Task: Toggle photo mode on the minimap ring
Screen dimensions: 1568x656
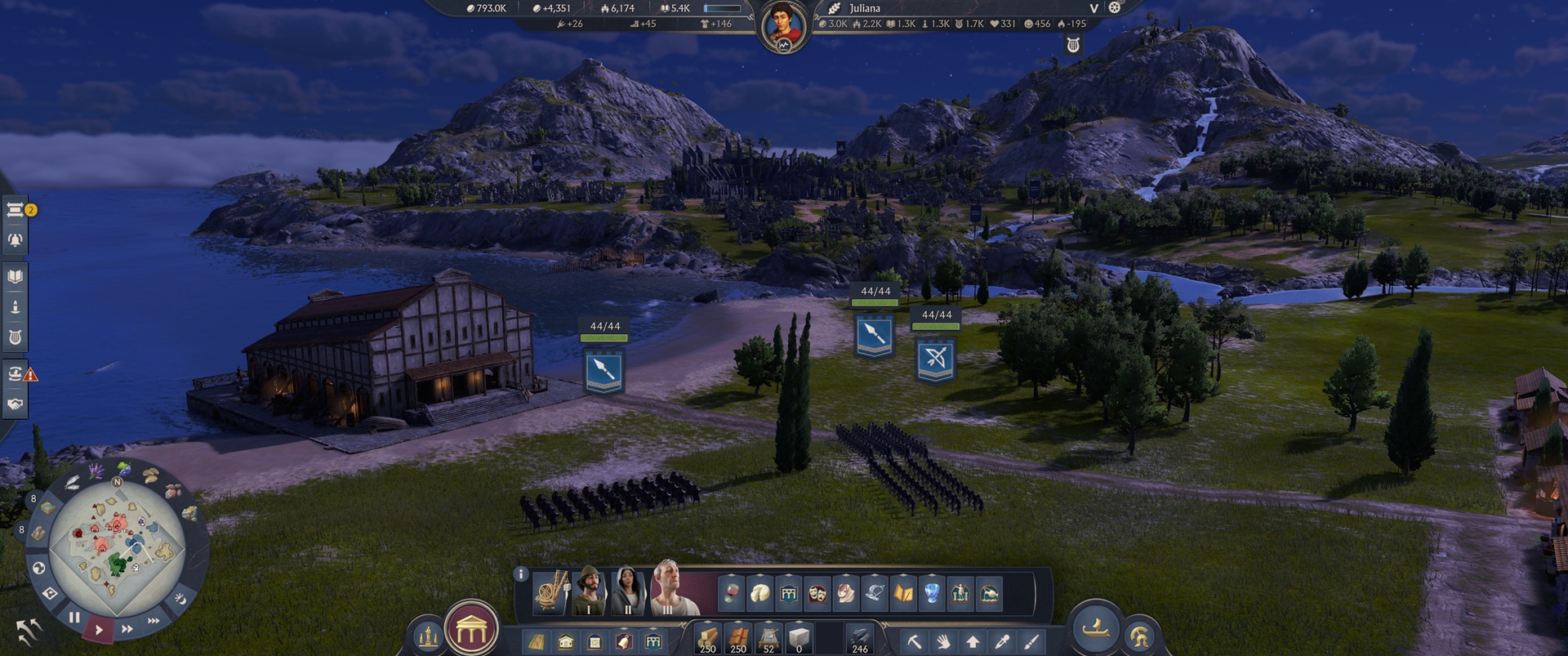Action: (x=48, y=591)
